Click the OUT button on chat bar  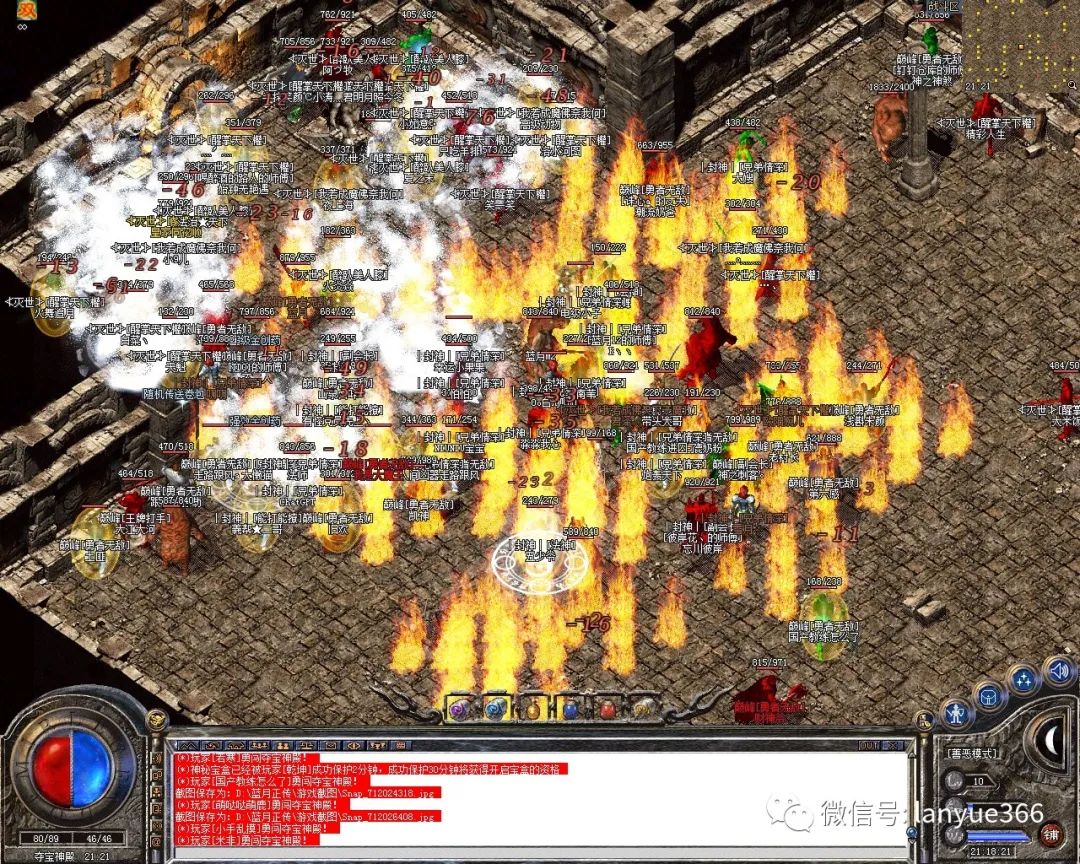pyautogui.click(x=869, y=745)
